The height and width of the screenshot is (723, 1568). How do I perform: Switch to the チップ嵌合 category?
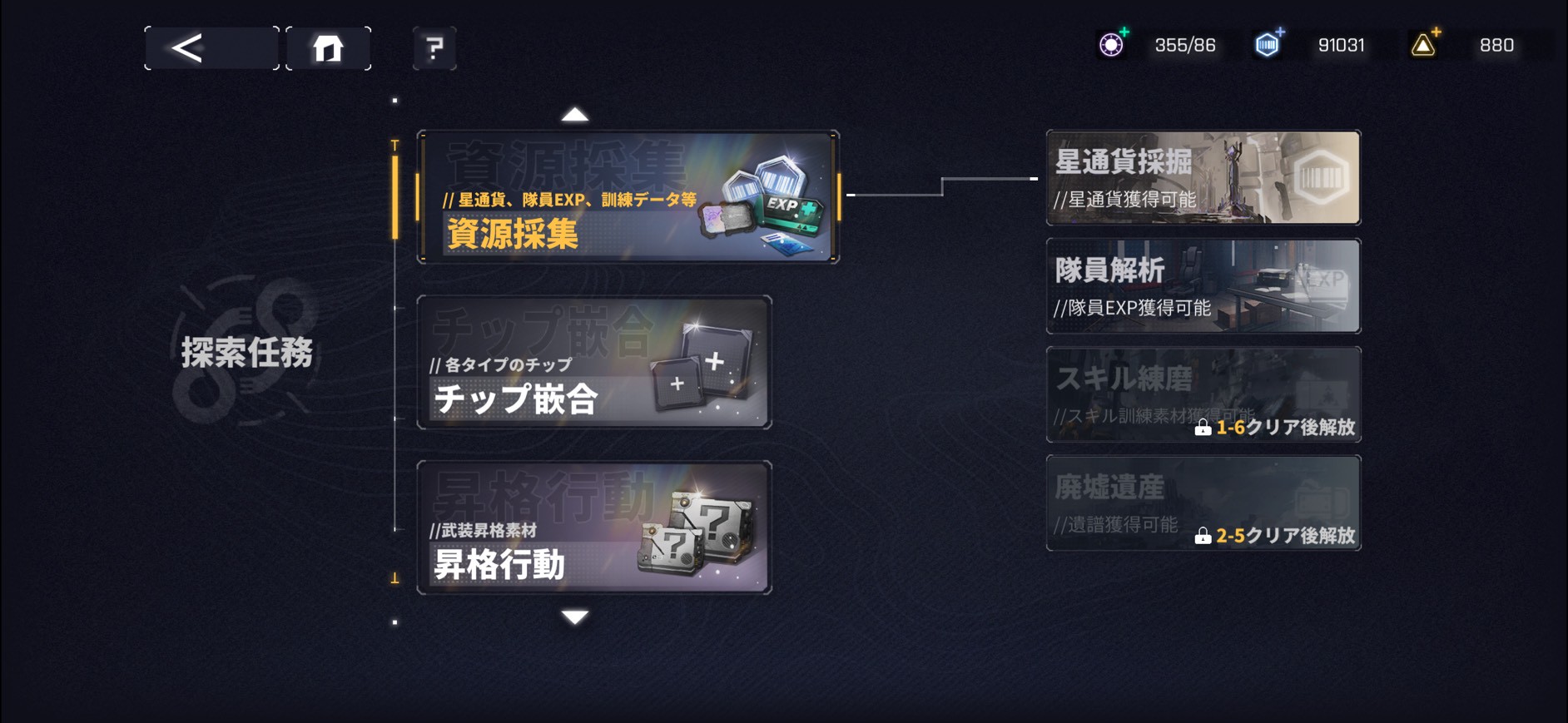tap(595, 364)
